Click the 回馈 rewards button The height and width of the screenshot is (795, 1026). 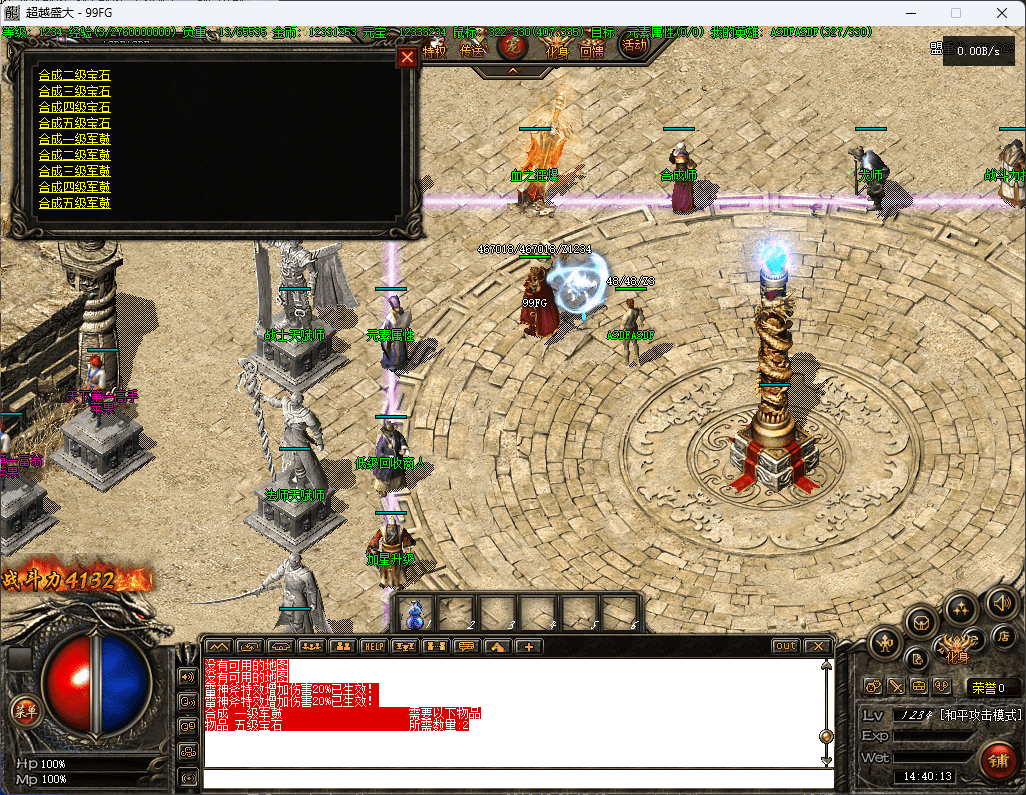coord(591,51)
